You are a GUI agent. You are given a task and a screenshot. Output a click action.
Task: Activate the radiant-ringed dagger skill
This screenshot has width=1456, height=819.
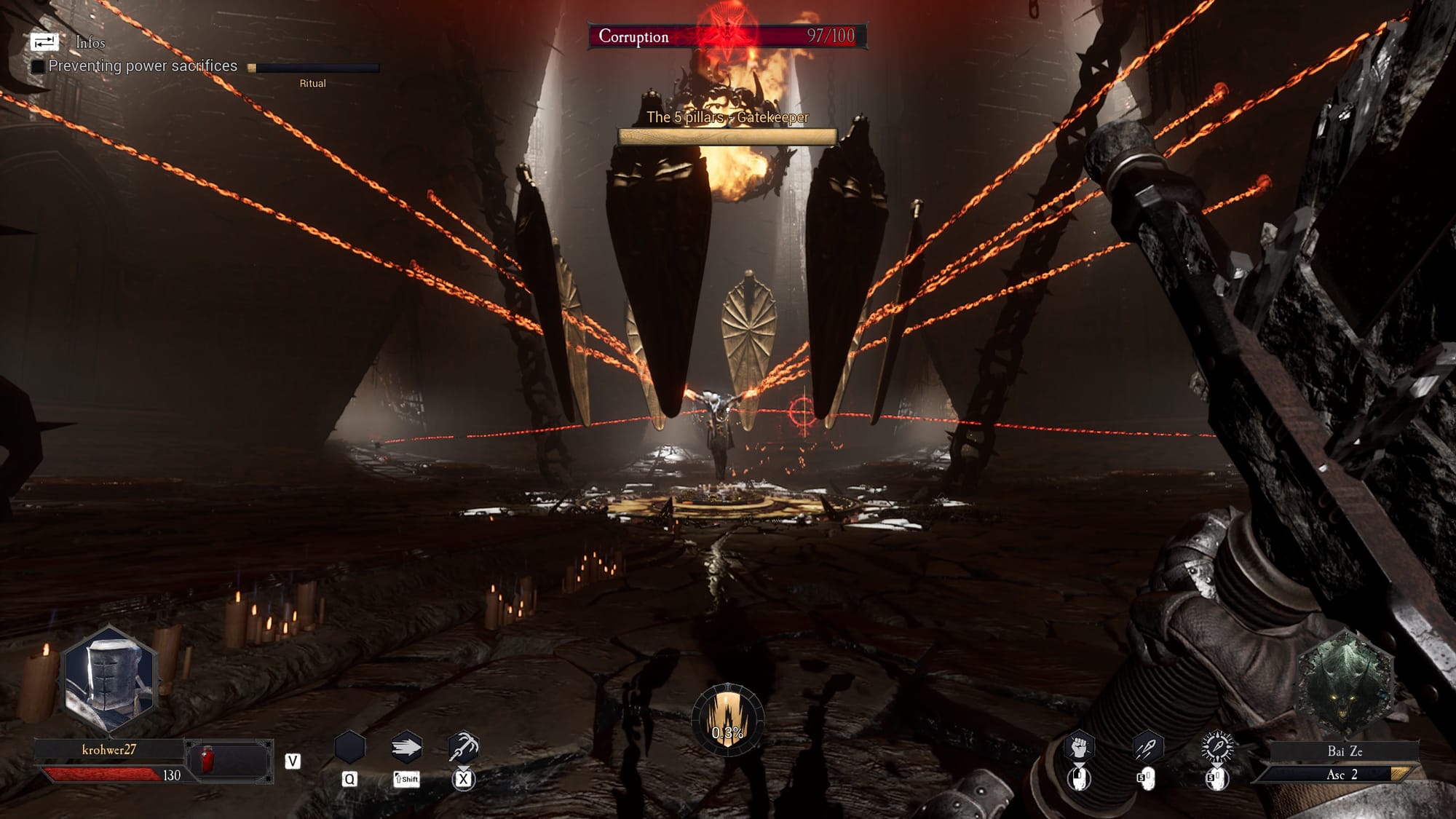click(x=1216, y=748)
